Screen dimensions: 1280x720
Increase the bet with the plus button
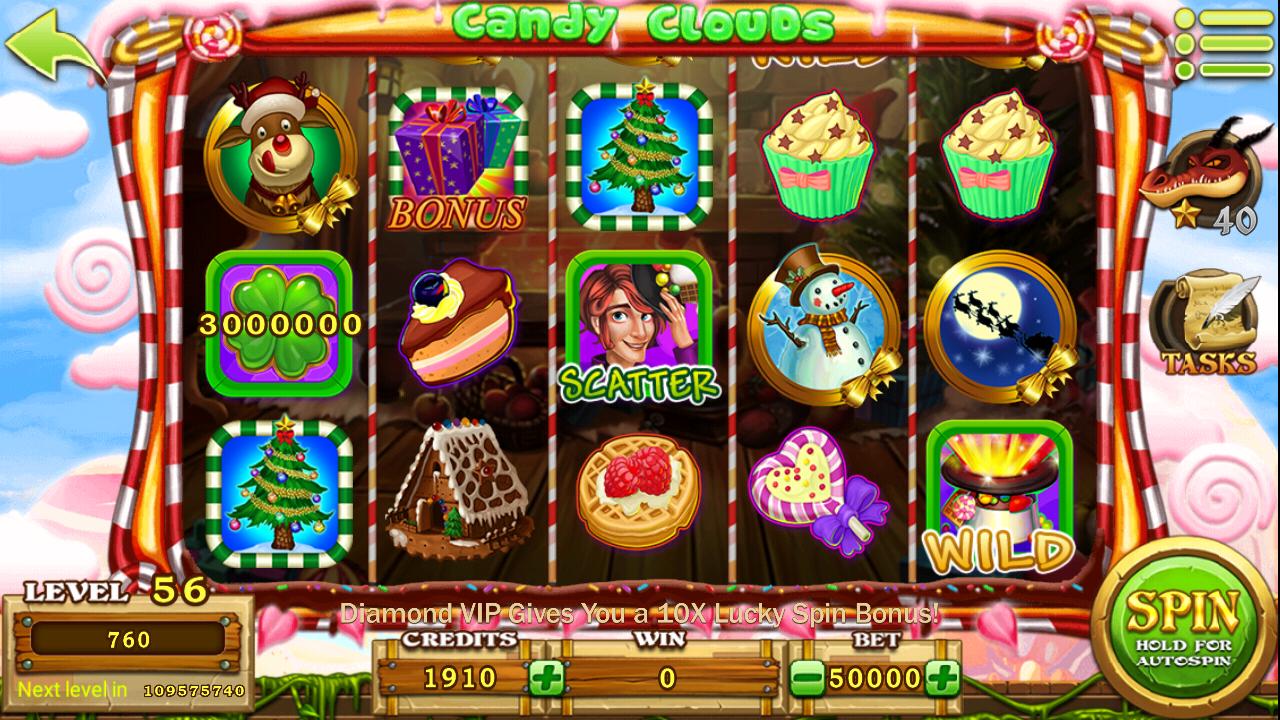(x=941, y=677)
